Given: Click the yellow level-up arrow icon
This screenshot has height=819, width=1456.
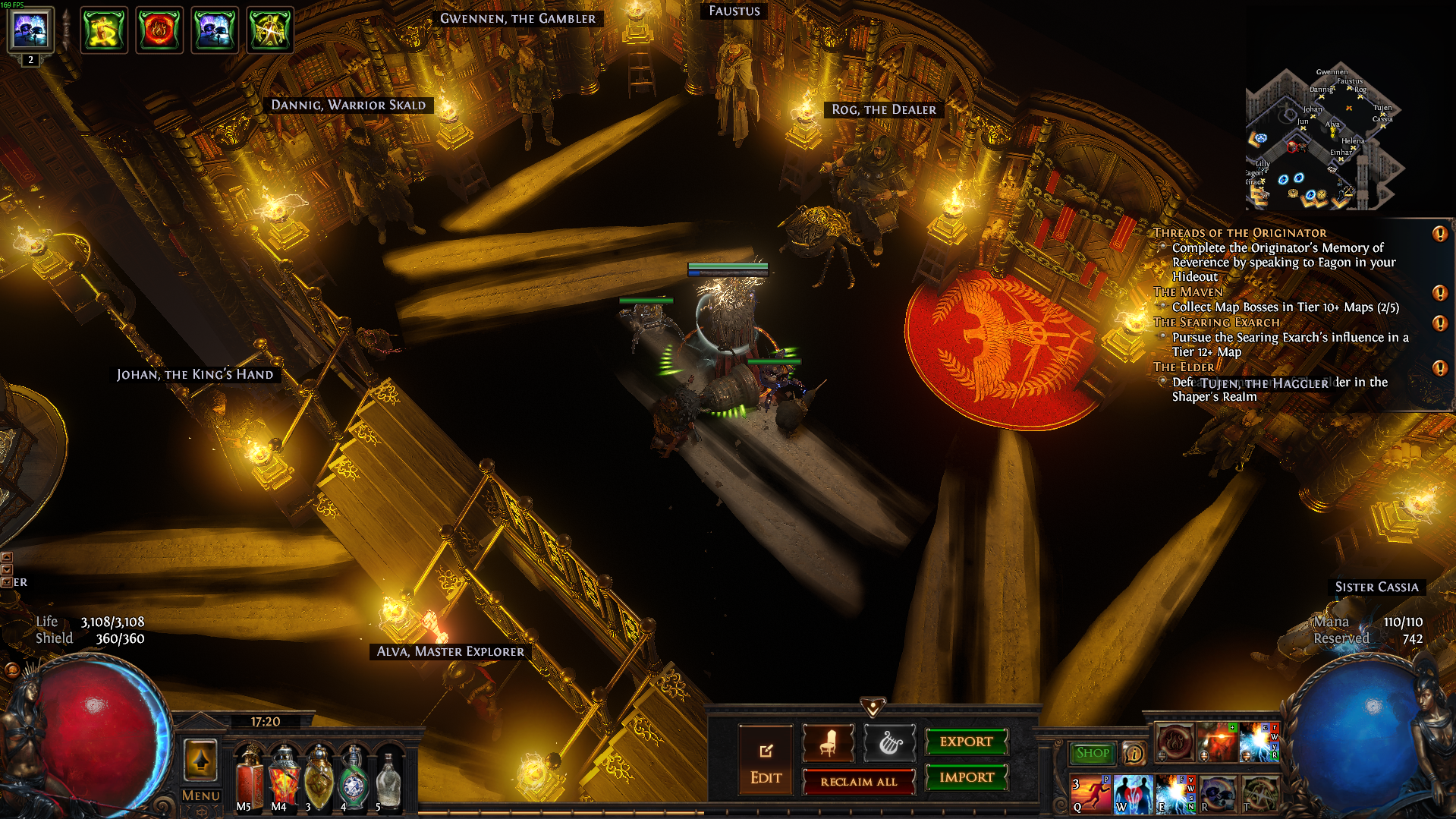Looking at the screenshot, I should click(x=201, y=760).
